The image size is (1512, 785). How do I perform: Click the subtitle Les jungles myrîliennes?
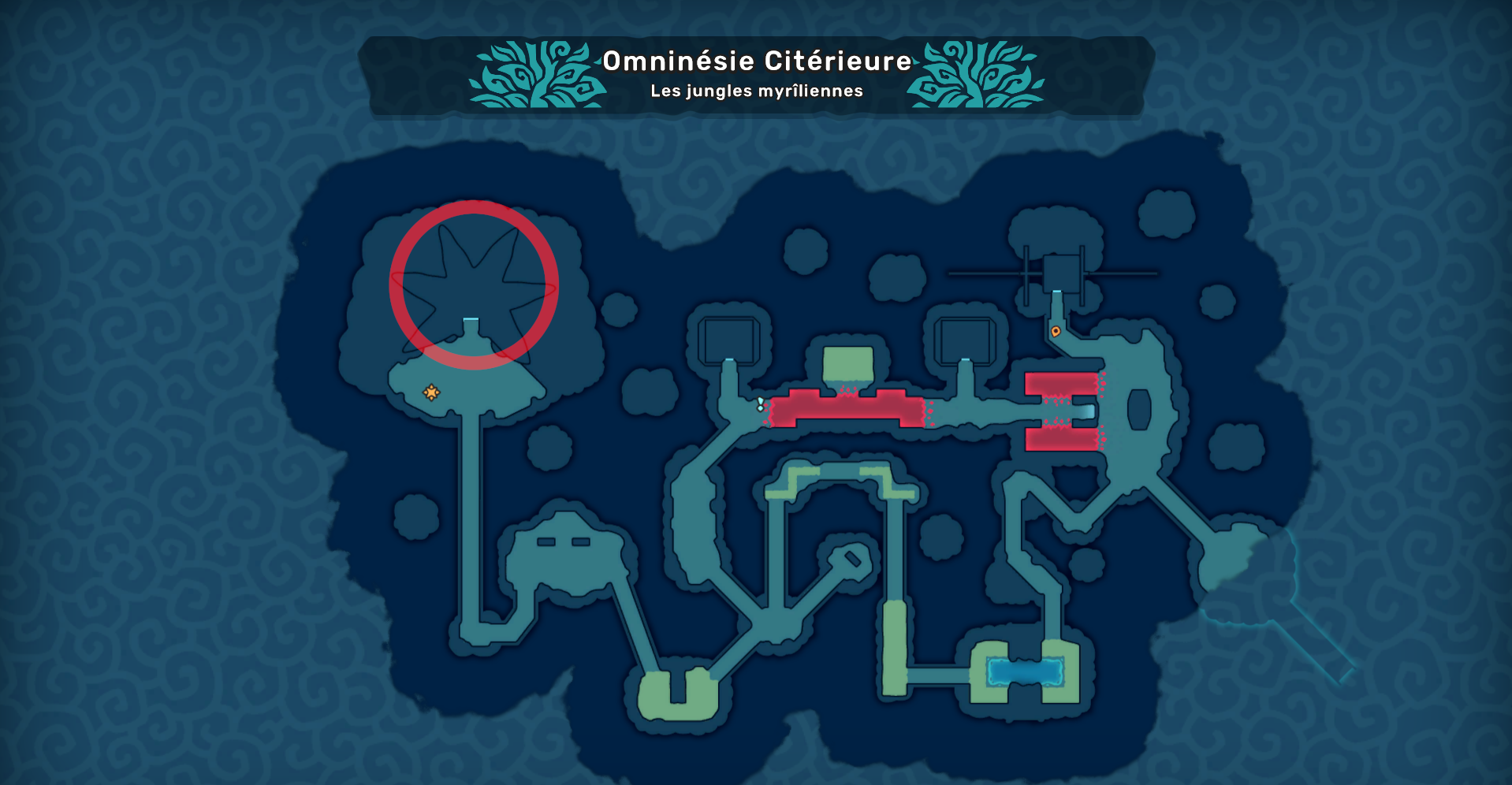tap(754, 91)
